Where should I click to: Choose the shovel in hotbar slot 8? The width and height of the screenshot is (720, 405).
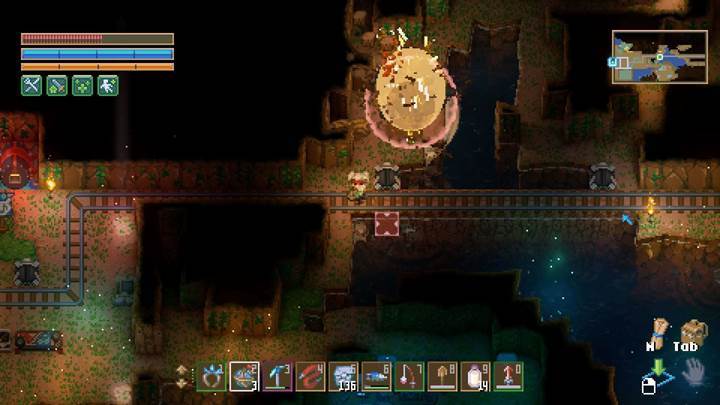point(443,376)
